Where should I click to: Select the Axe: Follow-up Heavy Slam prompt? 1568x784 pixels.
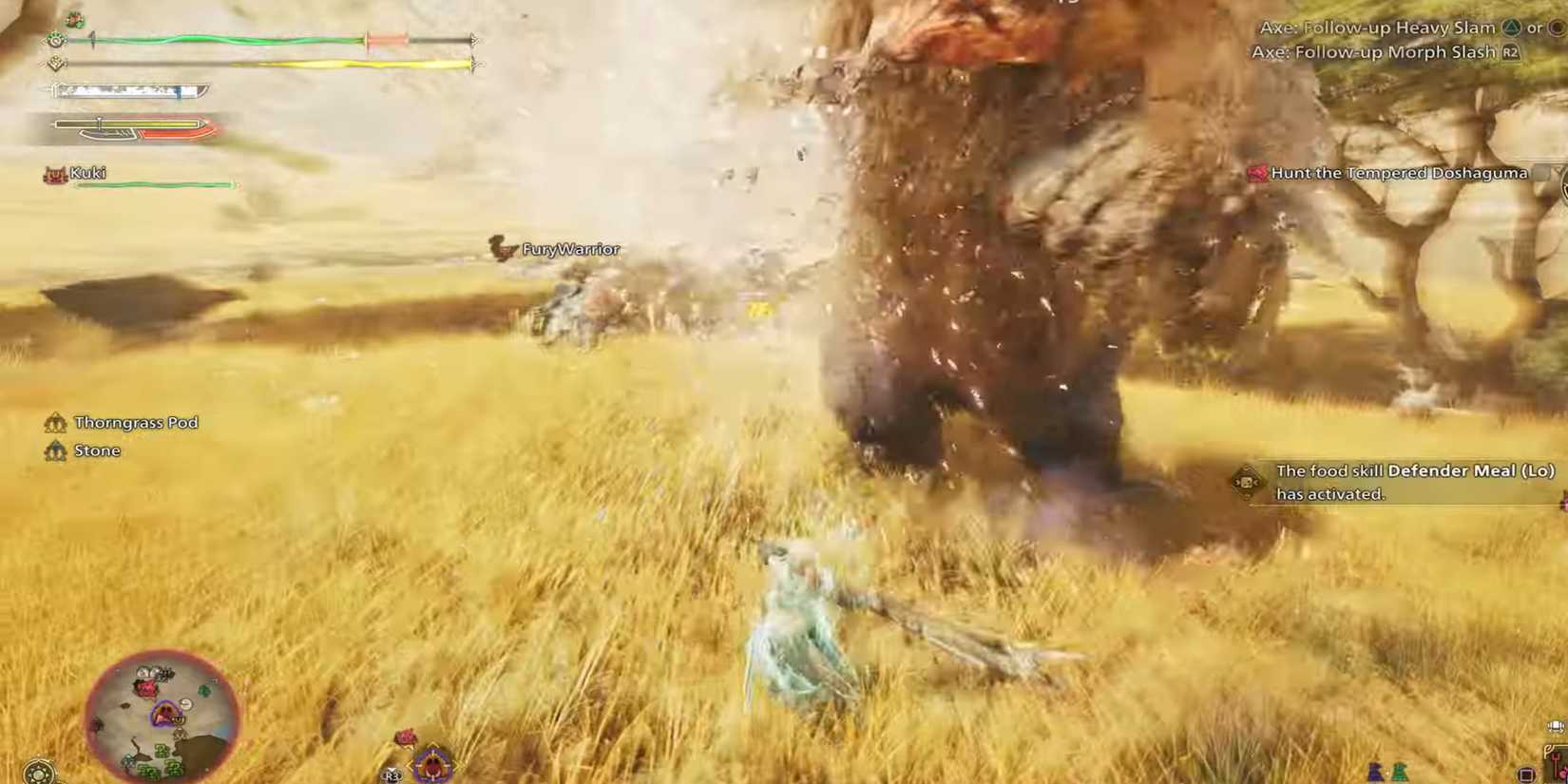(x=1378, y=28)
